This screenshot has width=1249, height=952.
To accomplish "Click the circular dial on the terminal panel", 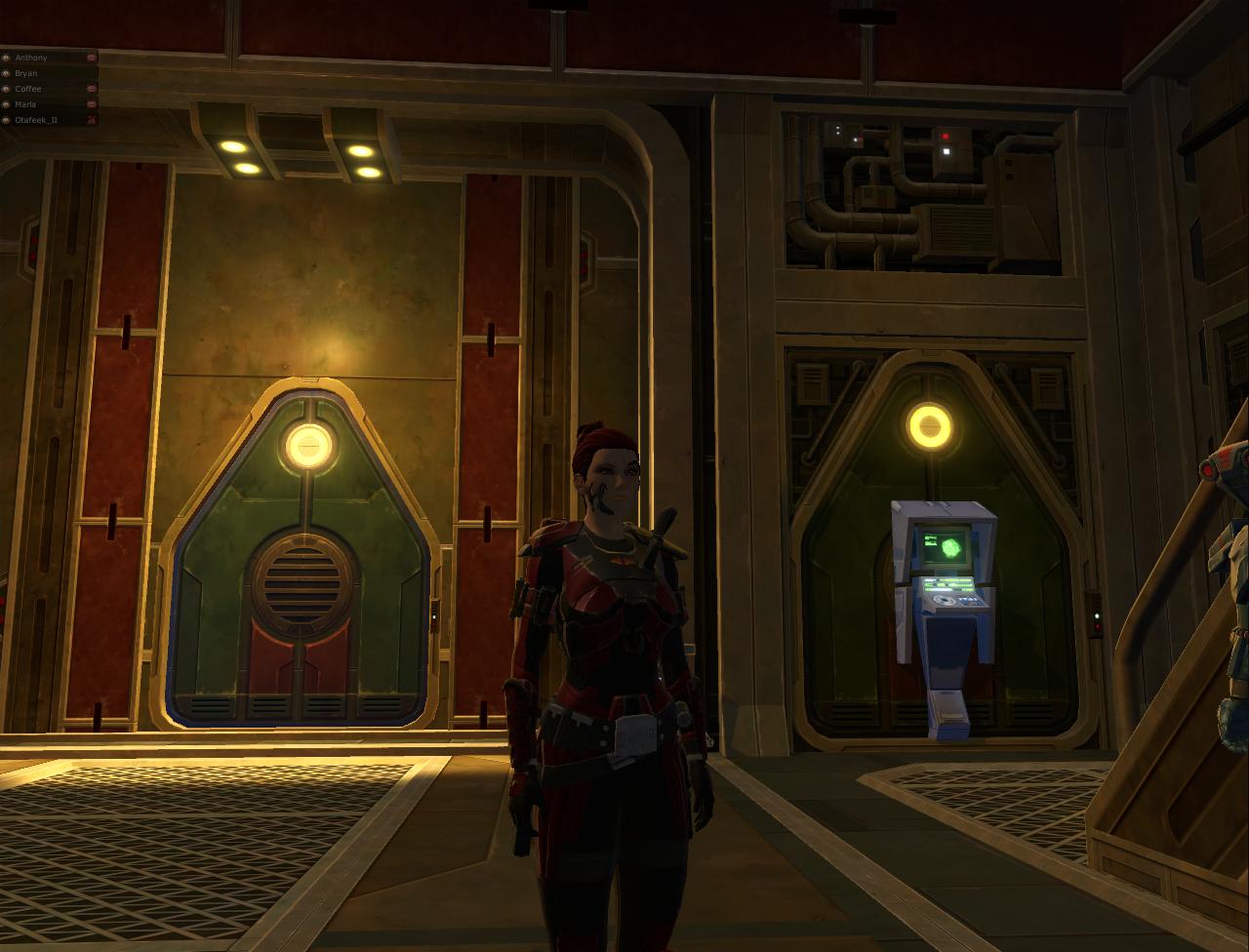I will point(944,601).
